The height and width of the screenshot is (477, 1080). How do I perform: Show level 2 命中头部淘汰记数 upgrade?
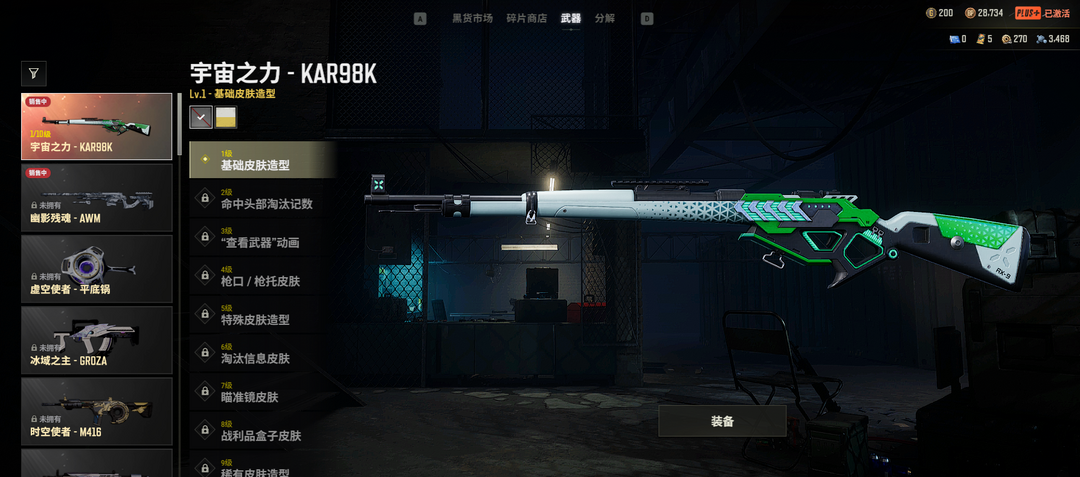point(262,200)
